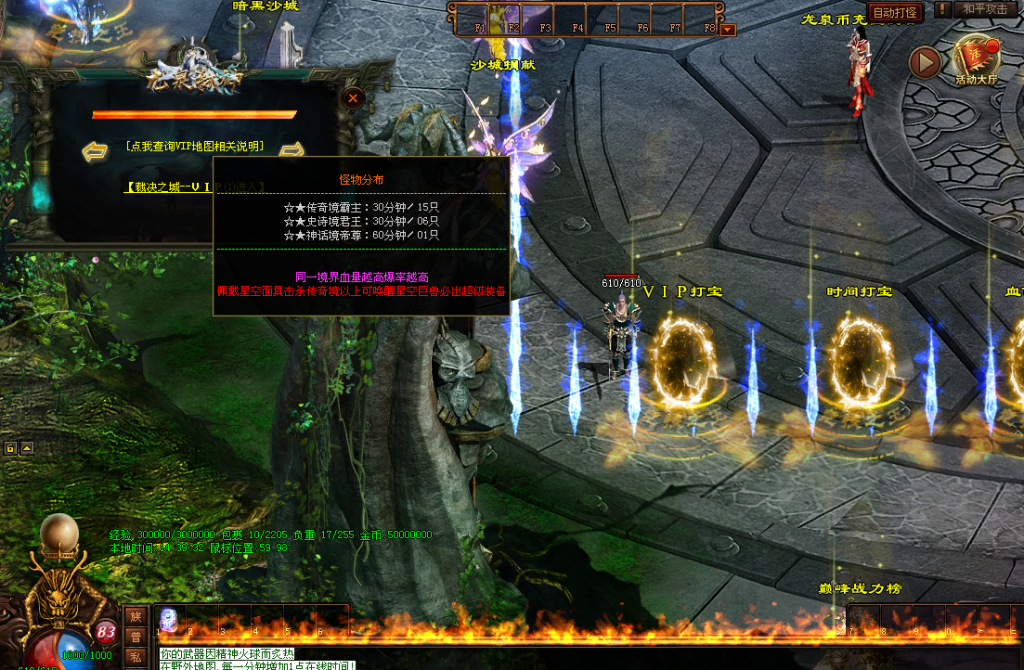Toggle the padlock lock icon
This screenshot has width=1024, height=670.
10,448
